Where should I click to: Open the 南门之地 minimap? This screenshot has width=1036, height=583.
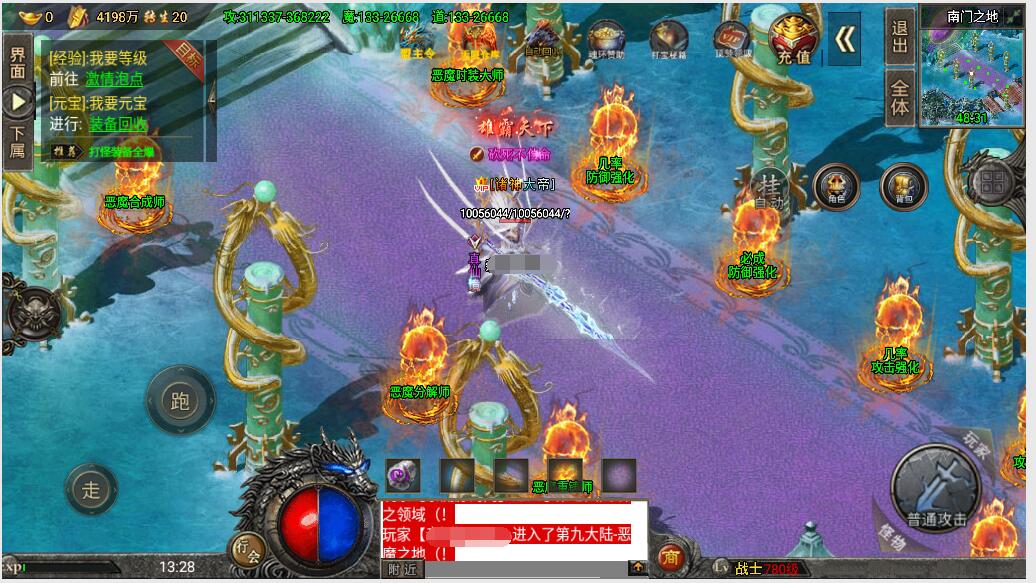coord(973,71)
